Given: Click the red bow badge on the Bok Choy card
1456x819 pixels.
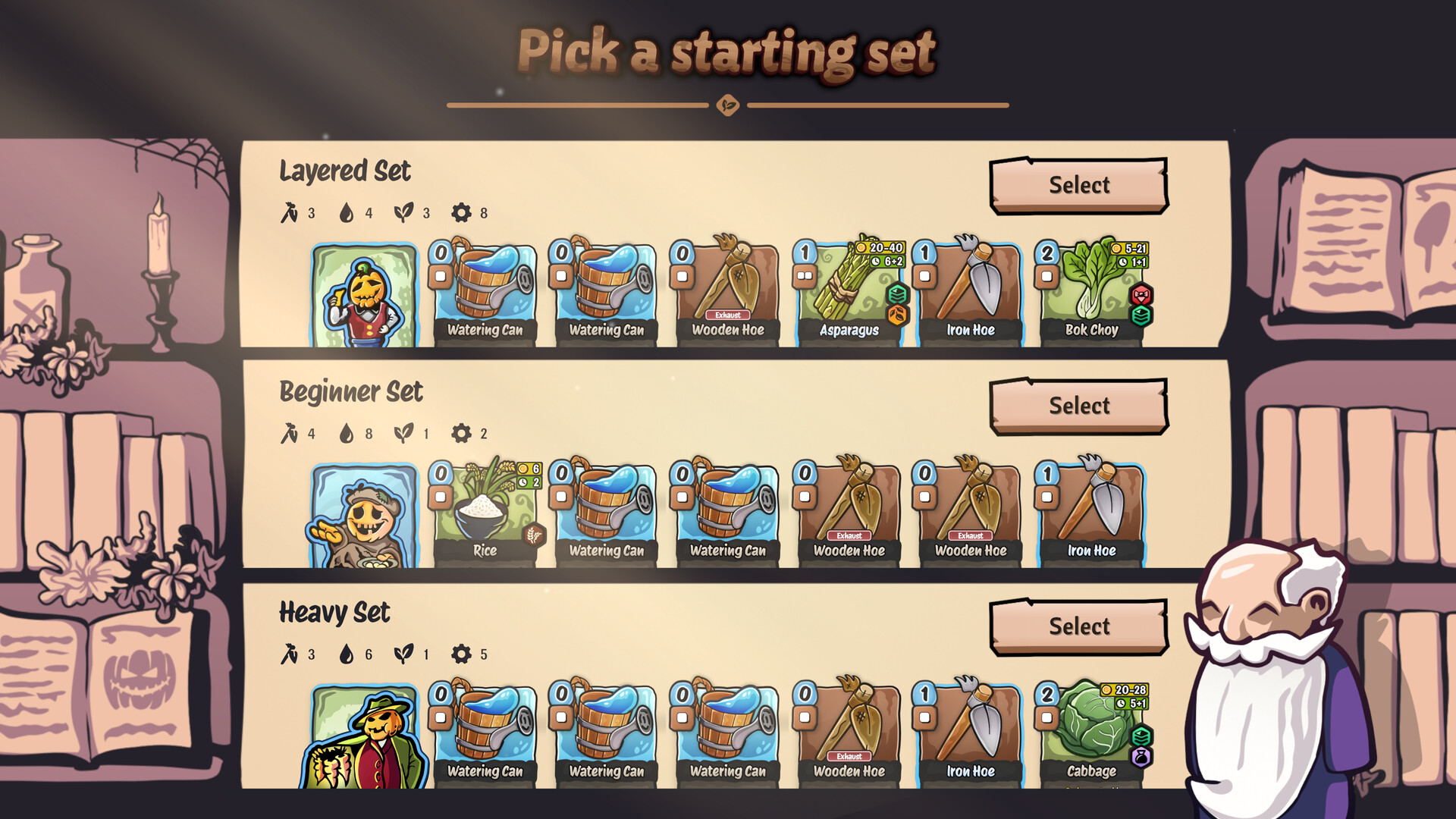Looking at the screenshot, I should pos(1140,295).
